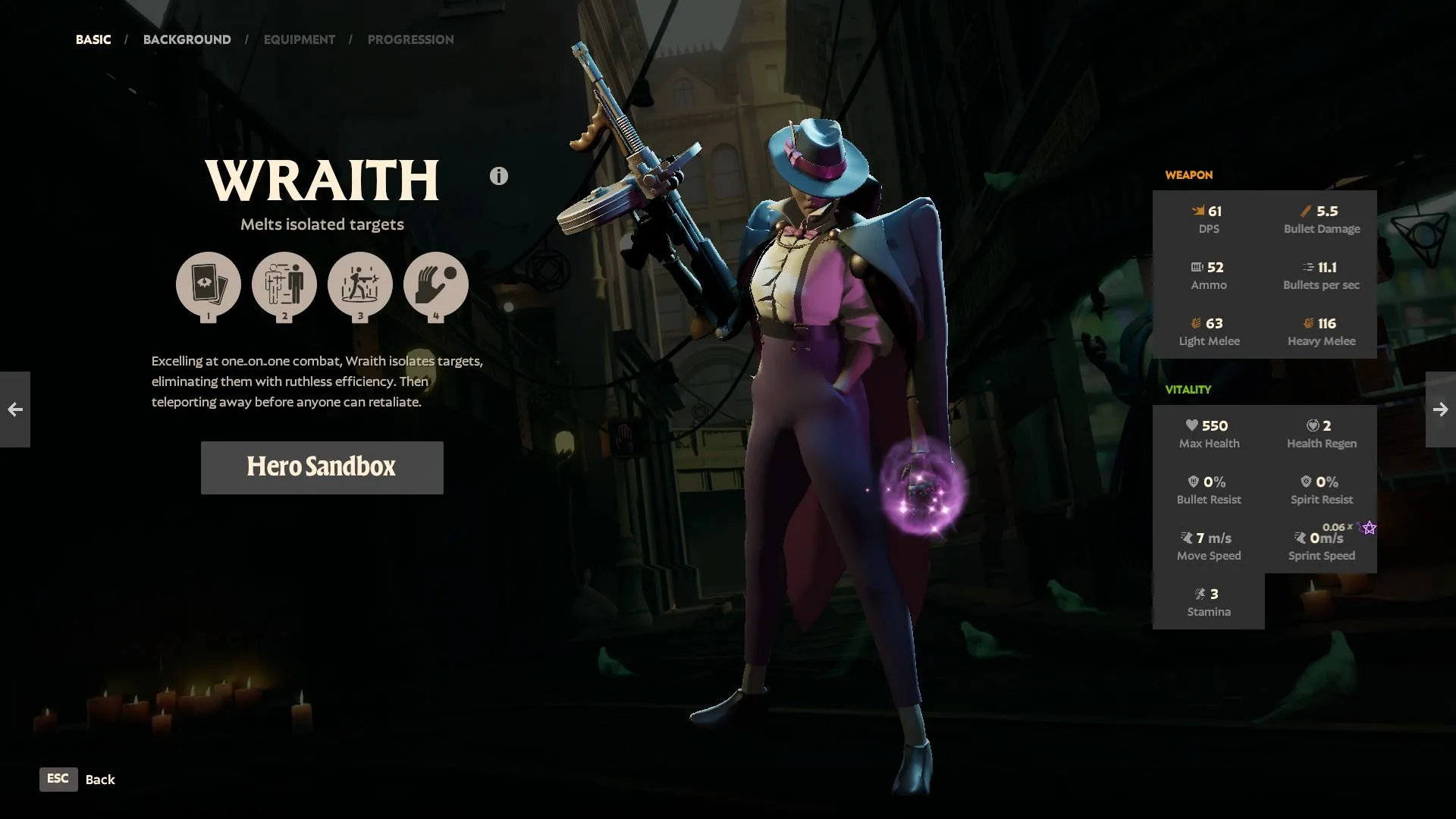Open Wraith's info tooltip icon
The image size is (1456, 819).
498,175
